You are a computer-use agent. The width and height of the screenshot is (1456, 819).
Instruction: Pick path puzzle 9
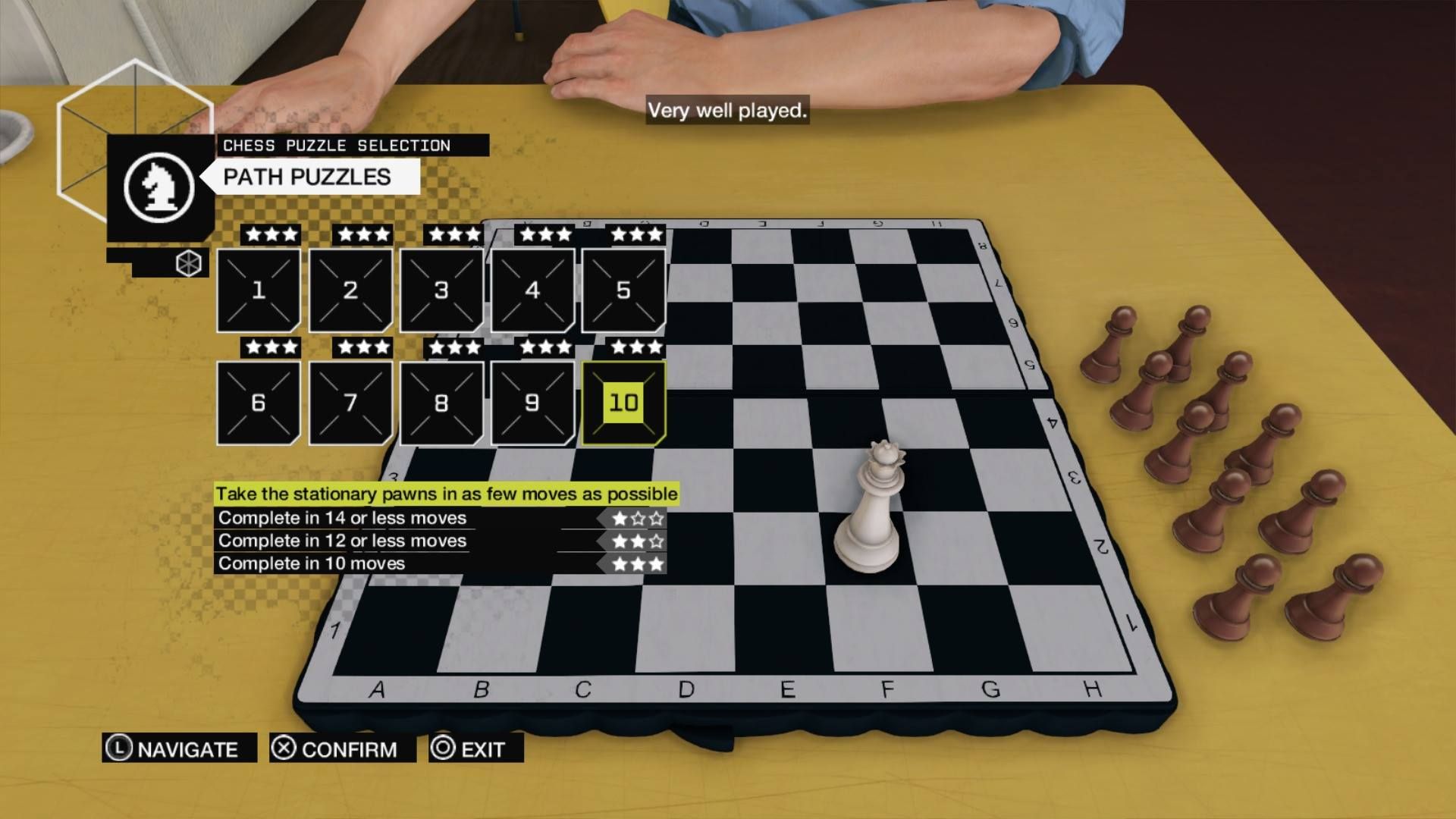[x=532, y=403]
